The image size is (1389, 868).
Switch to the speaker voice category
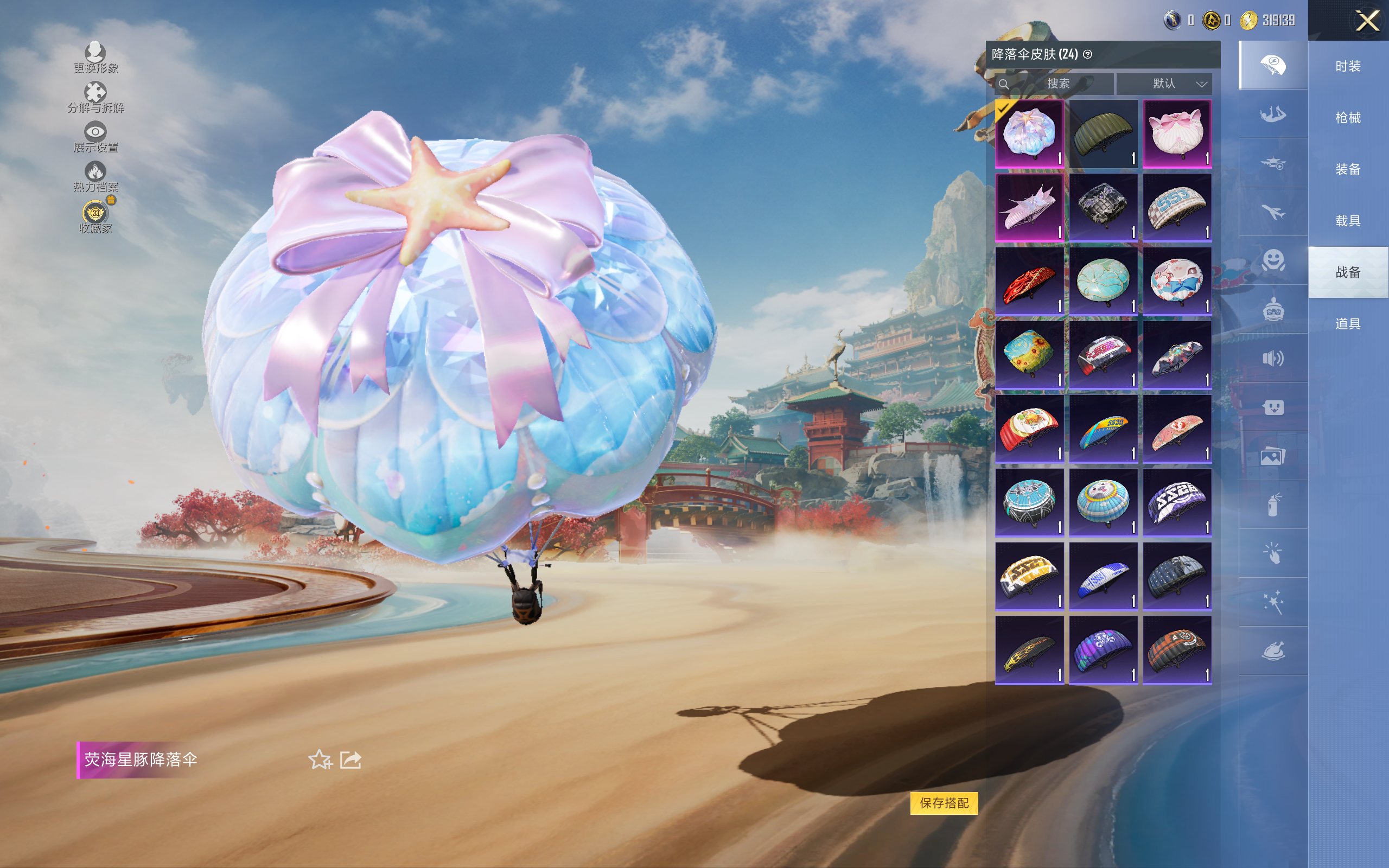tap(1272, 359)
